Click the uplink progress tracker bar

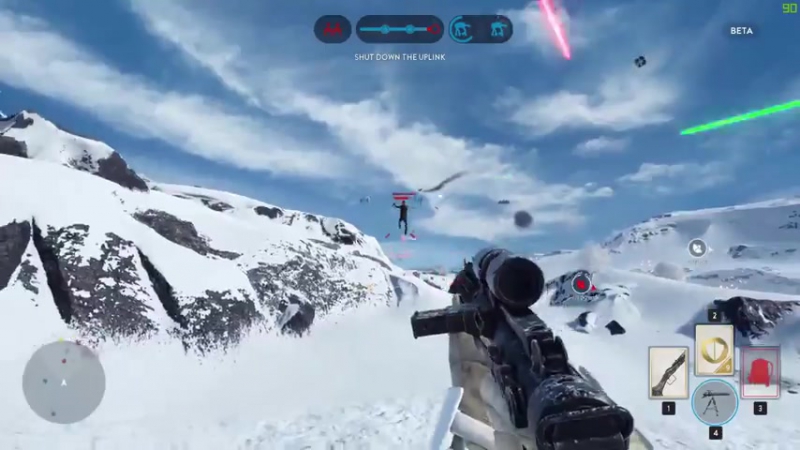click(x=399, y=29)
